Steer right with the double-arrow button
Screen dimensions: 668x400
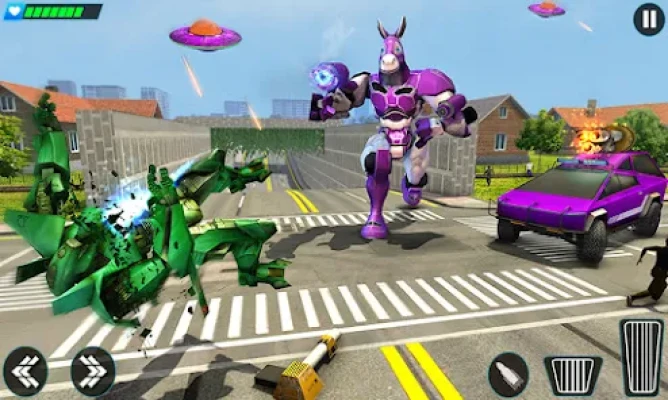pyautogui.click(x=92, y=371)
